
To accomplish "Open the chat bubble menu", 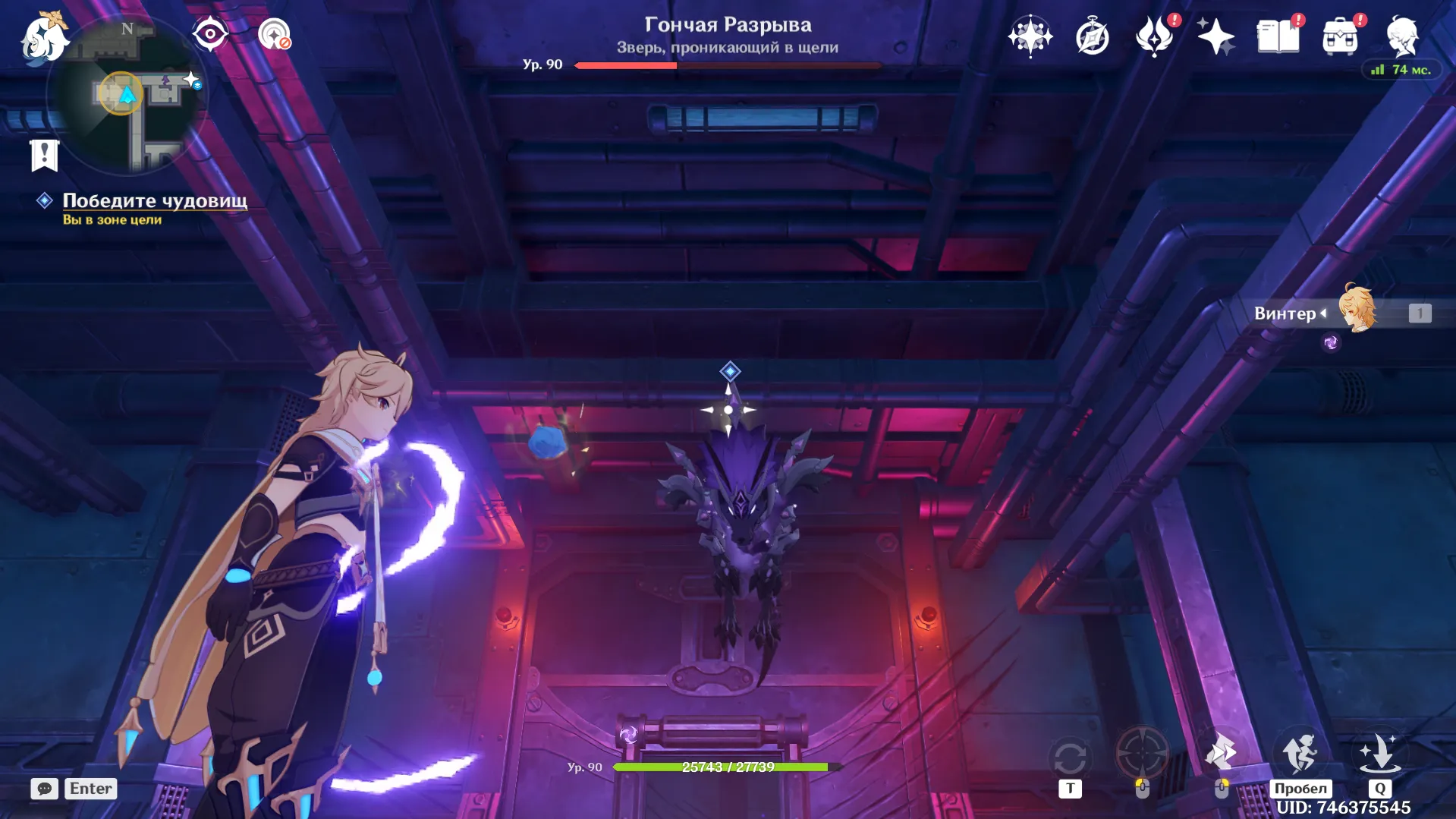I will click(44, 789).
